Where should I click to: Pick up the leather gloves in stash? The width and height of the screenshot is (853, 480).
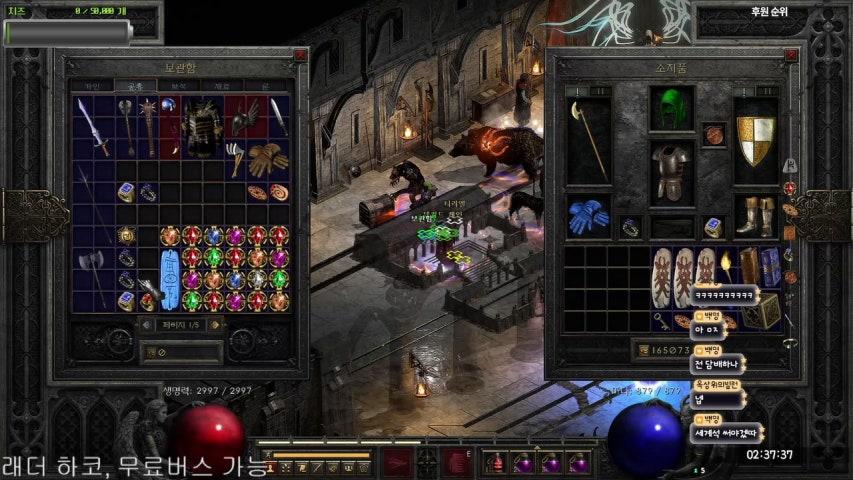(x=267, y=158)
